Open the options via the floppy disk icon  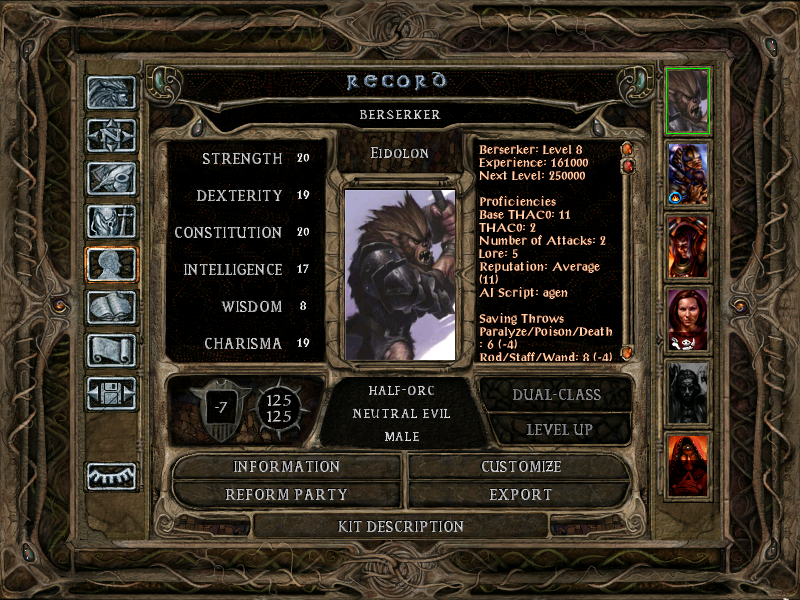(x=111, y=393)
